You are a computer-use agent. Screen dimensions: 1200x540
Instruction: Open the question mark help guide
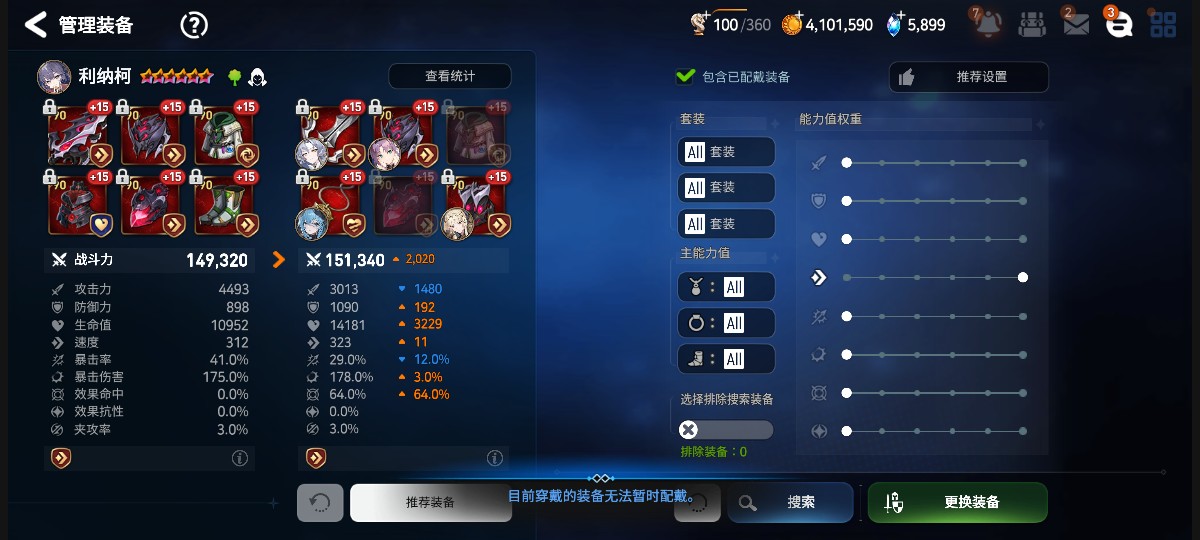[x=193, y=25]
